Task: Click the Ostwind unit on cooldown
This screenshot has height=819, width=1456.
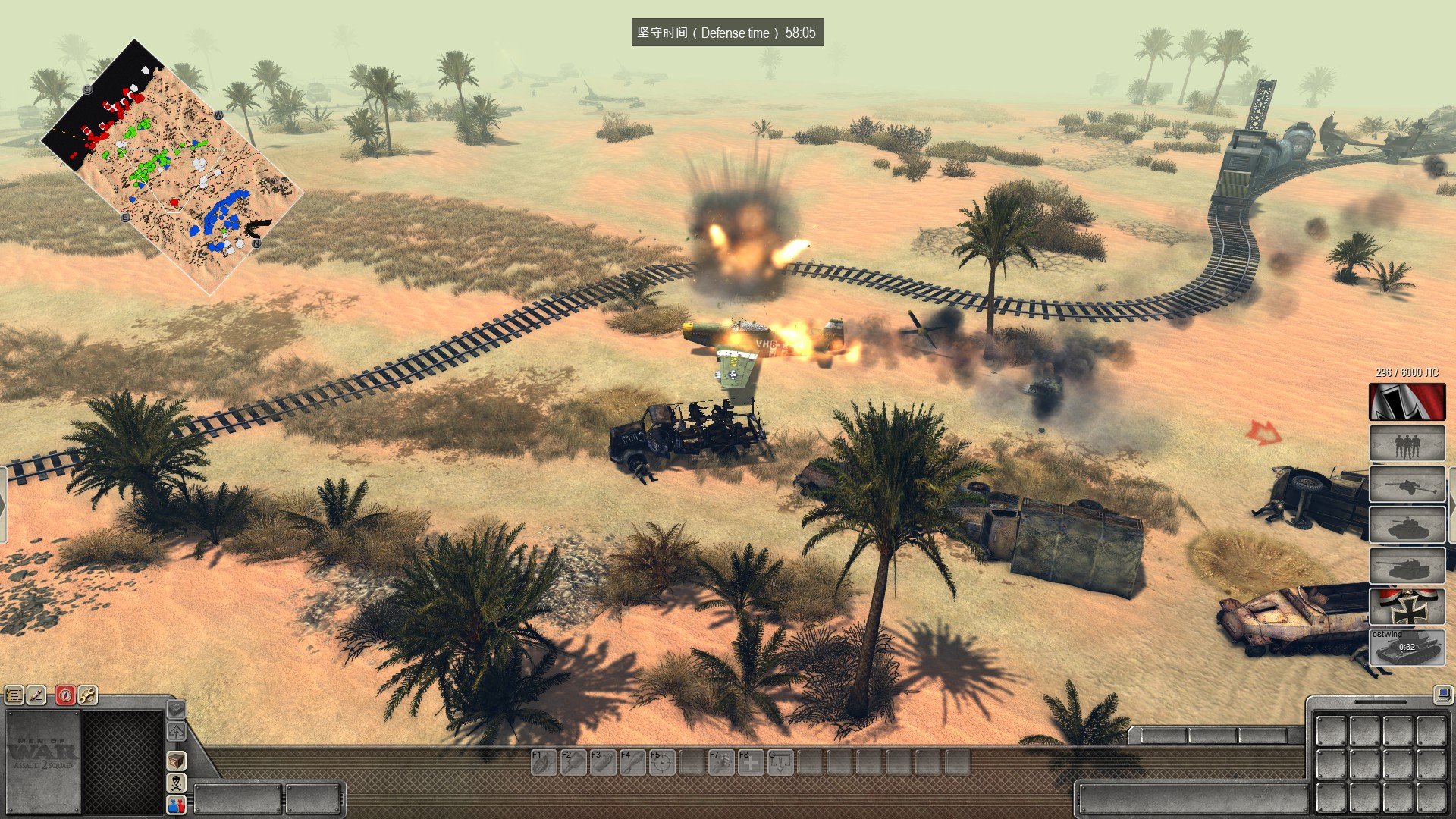Action: click(x=1407, y=648)
